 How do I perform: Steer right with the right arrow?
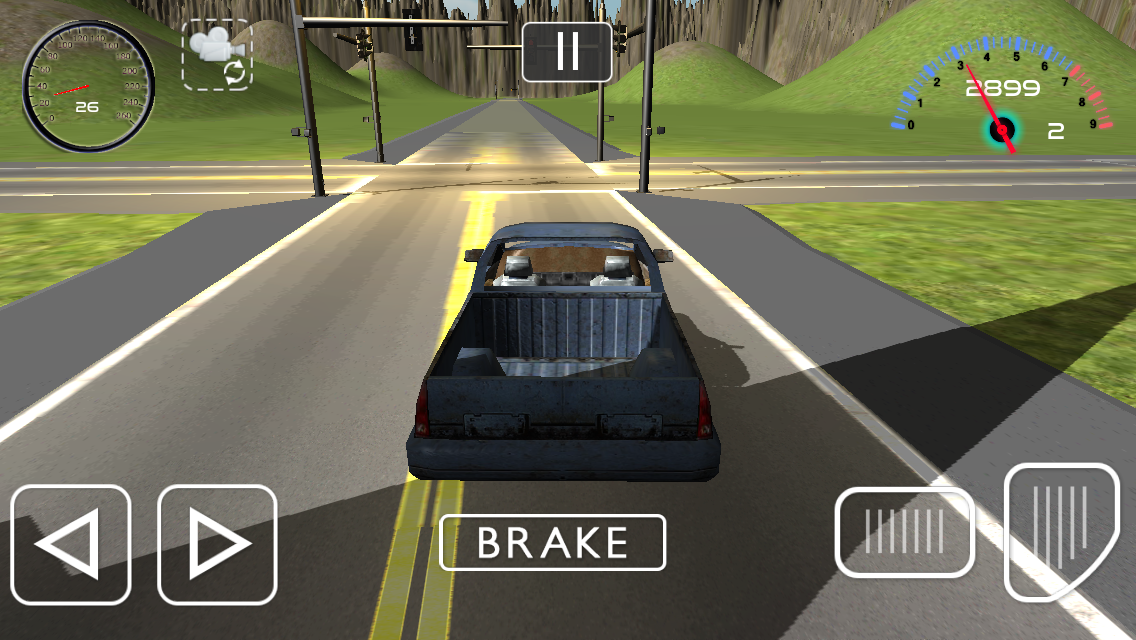(x=217, y=545)
